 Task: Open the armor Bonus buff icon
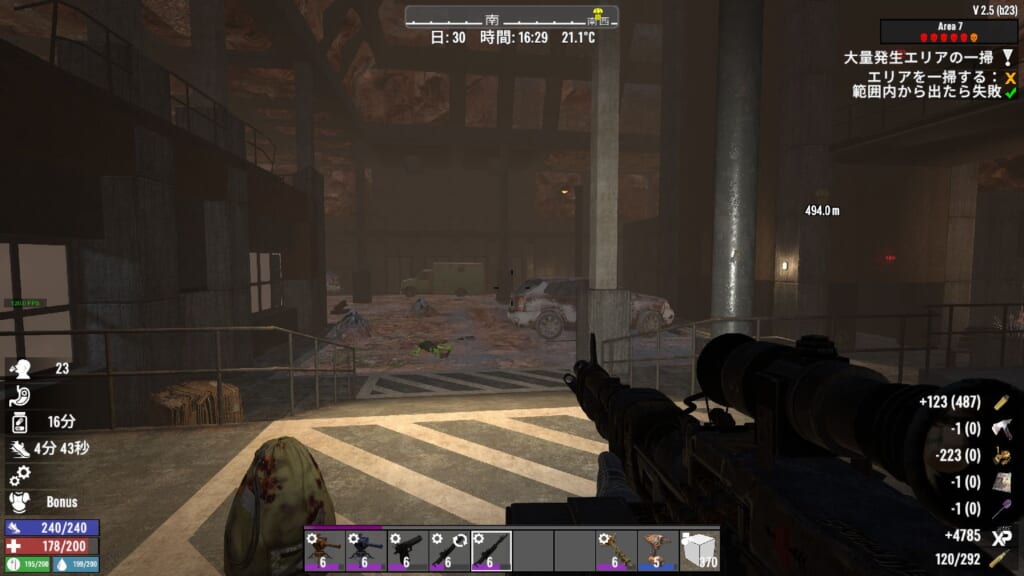click(x=20, y=501)
